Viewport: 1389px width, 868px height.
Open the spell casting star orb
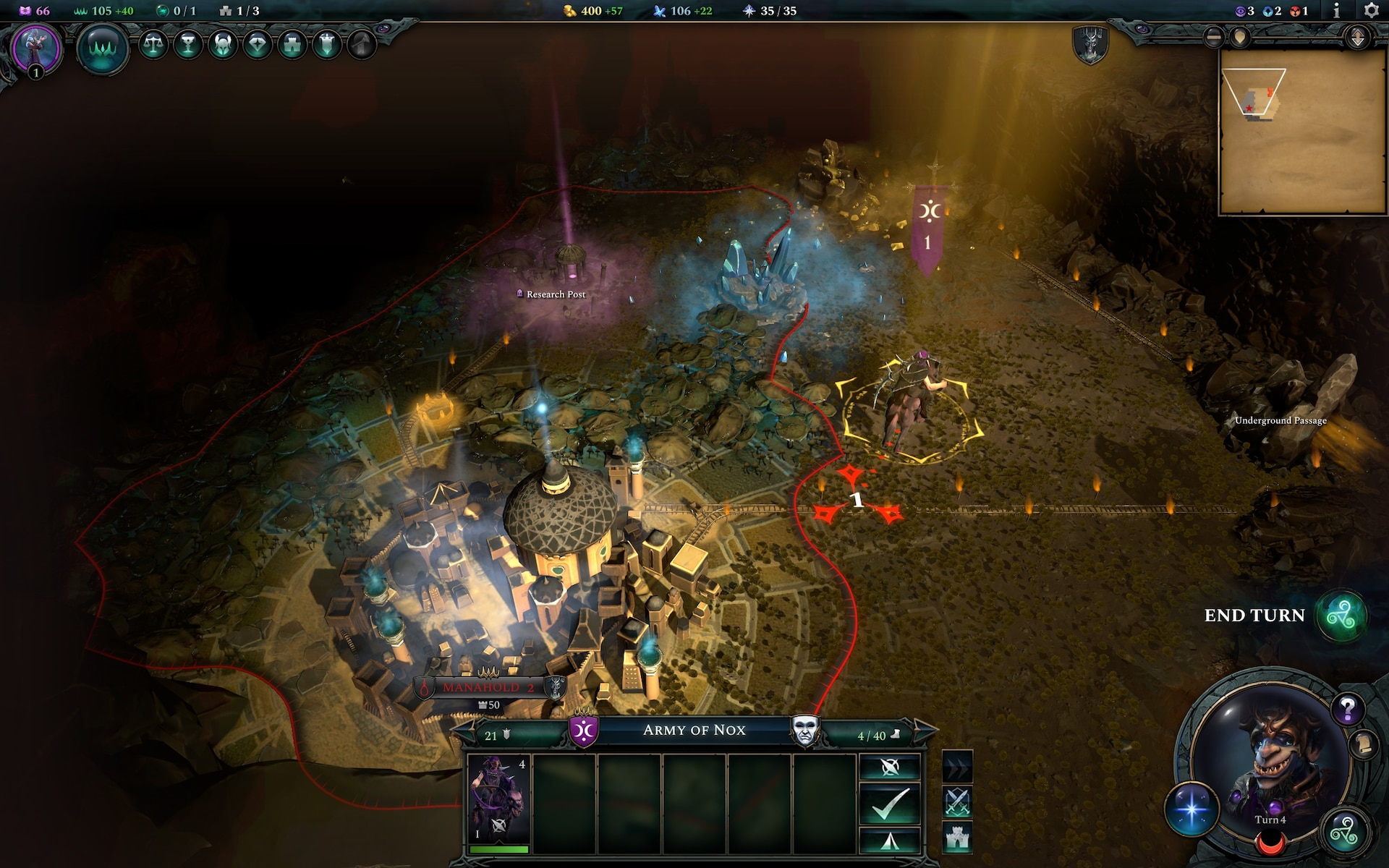click(x=1192, y=808)
